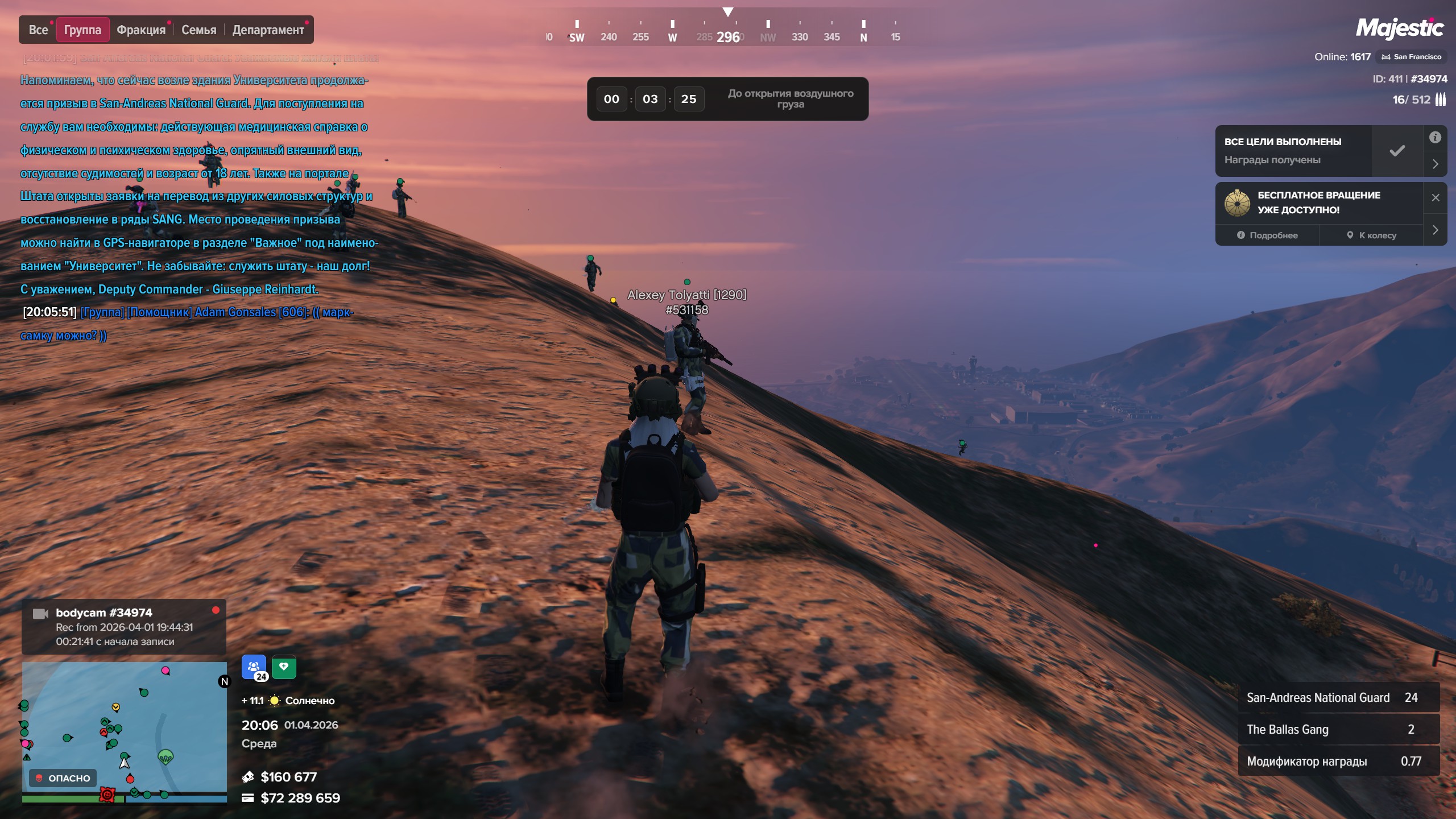Select the San-Andreas National Guard score row
Viewport: 1456px width, 819px height.
point(1338,698)
